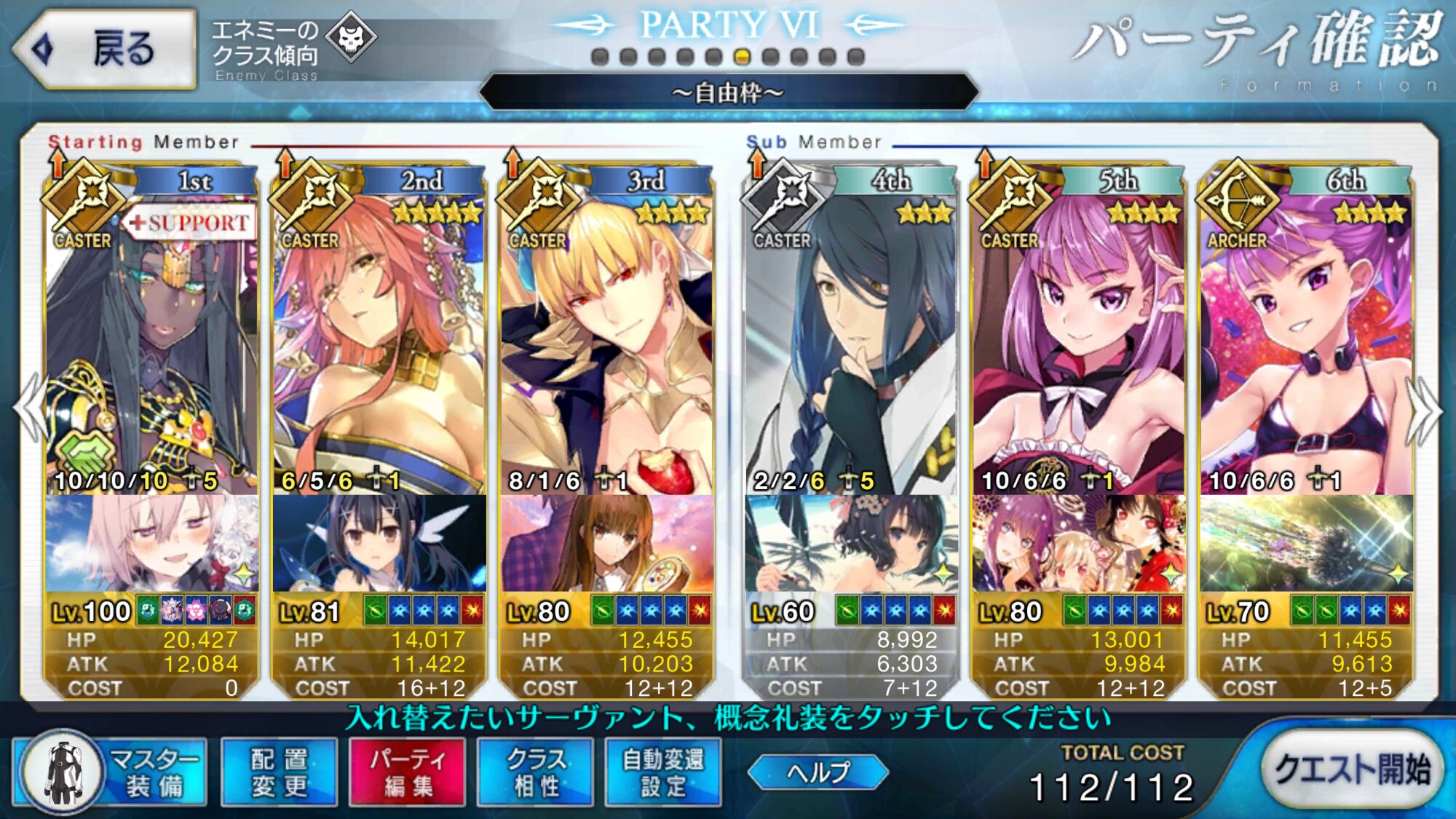Start the quest with クエスト開始
Viewport: 1456px width, 819px height.
click(x=1351, y=769)
